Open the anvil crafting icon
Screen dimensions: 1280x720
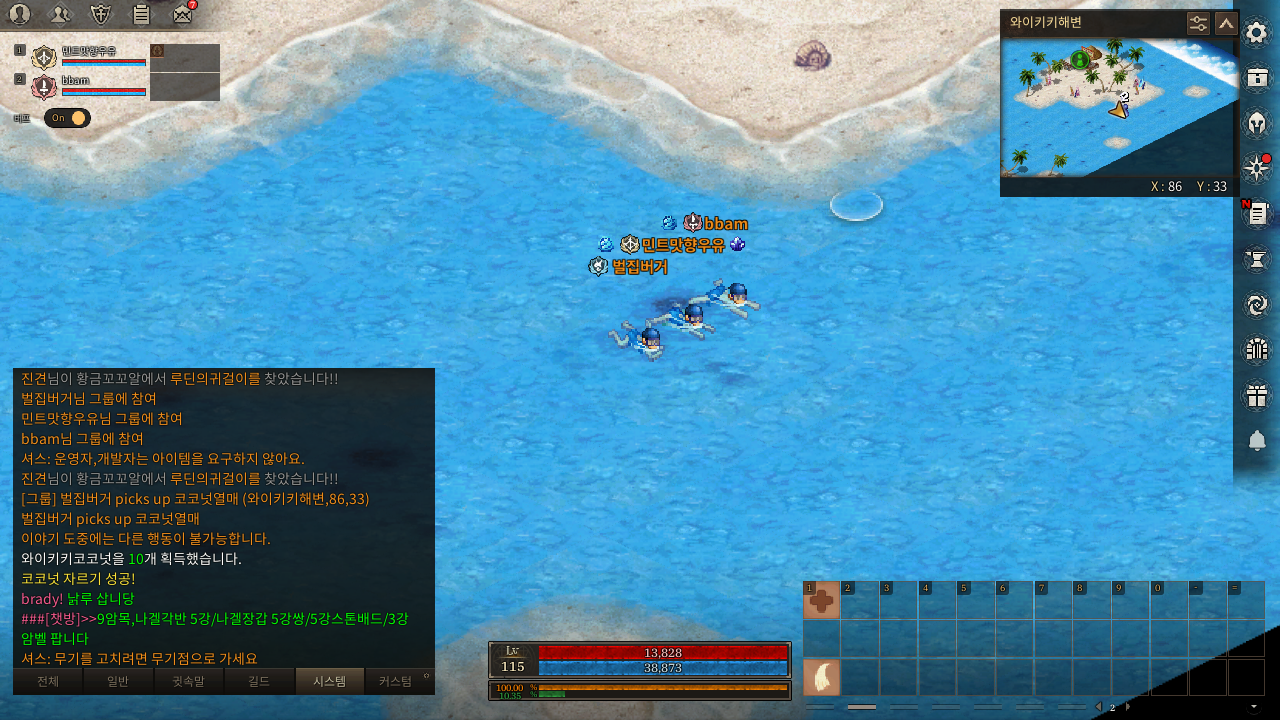tap(1256, 260)
